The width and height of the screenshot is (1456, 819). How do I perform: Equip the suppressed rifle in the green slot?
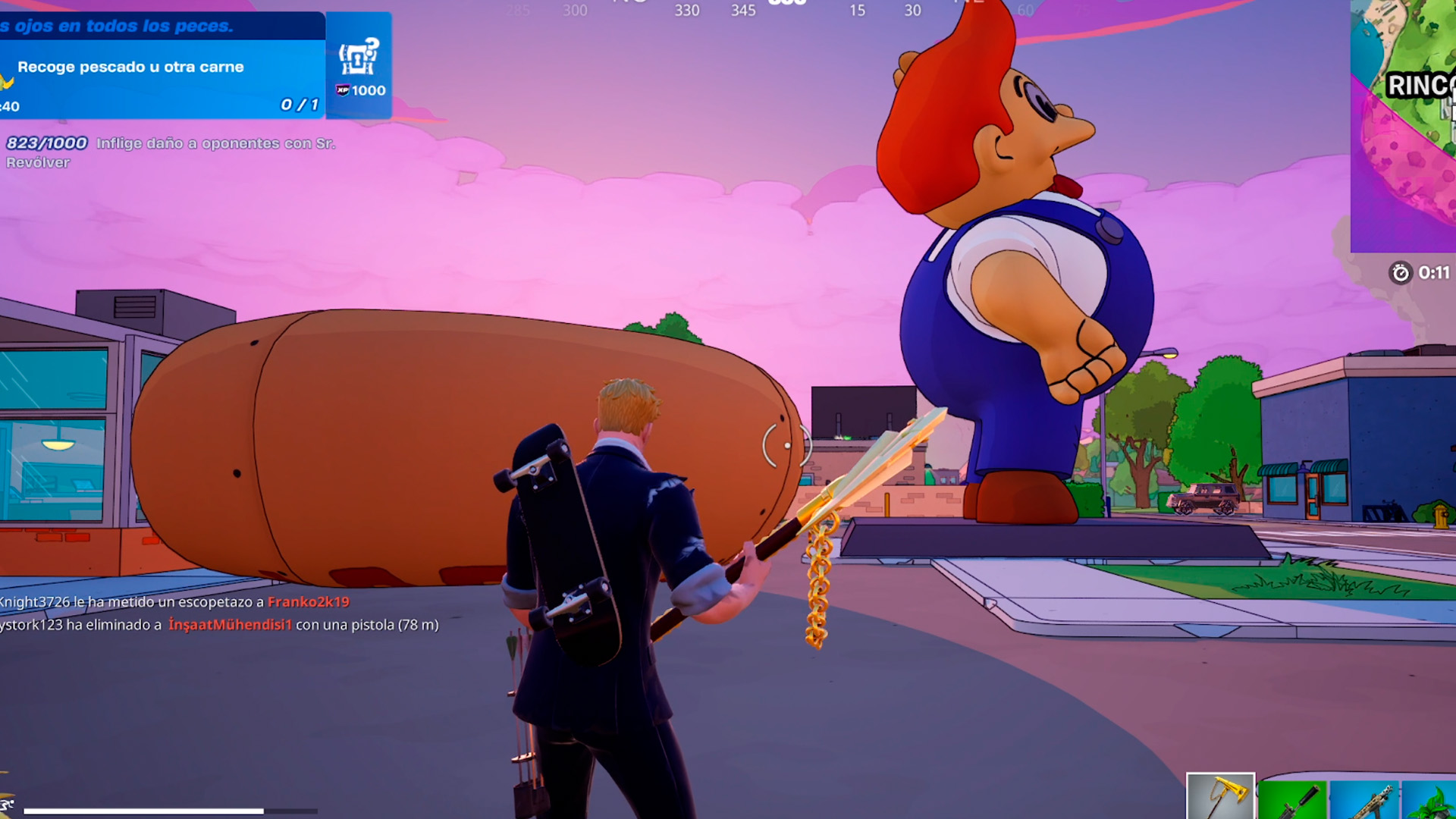tap(1292, 801)
